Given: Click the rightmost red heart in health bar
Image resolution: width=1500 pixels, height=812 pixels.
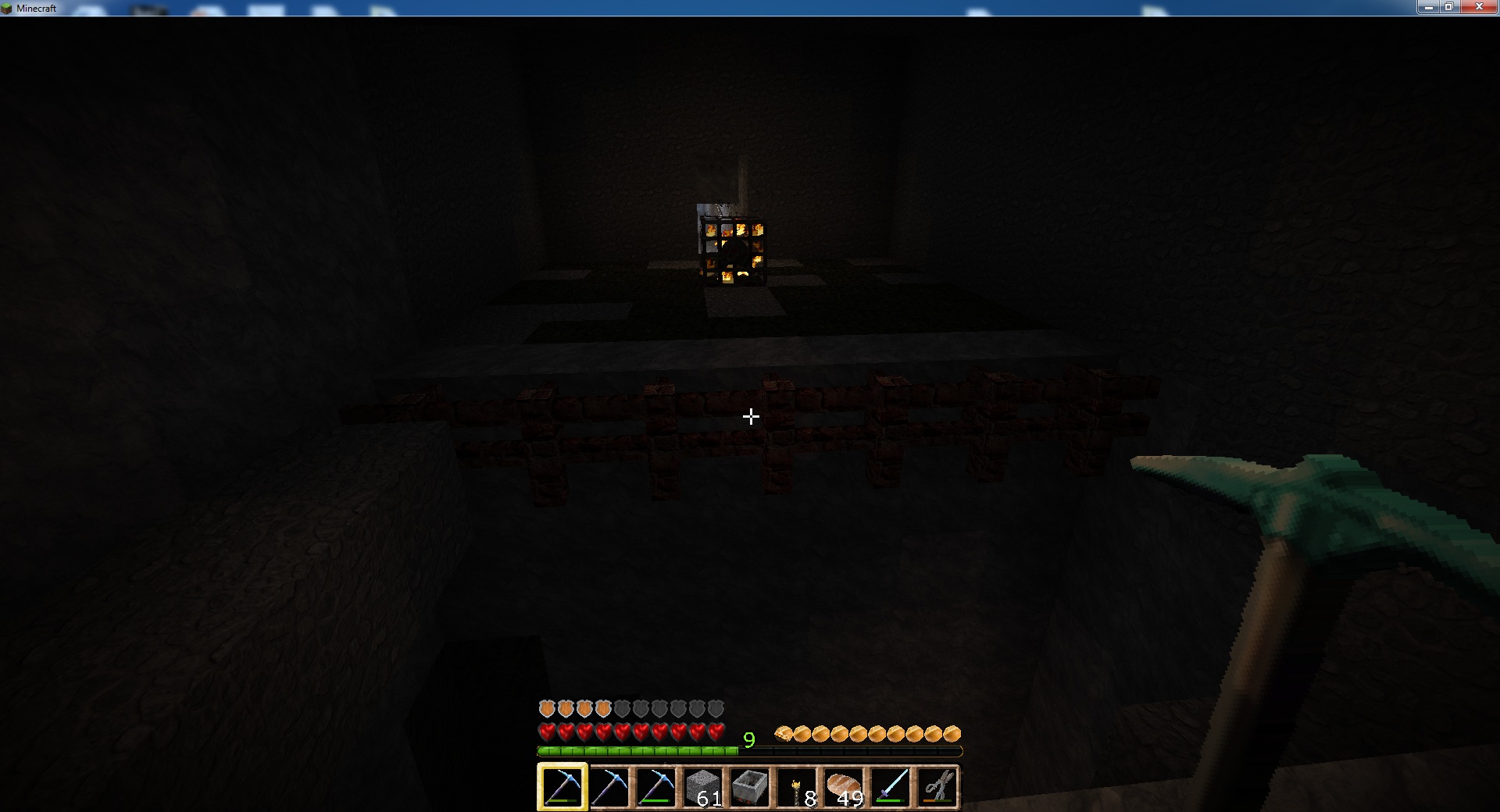Looking at the screenshot, I should click(716, 732).
